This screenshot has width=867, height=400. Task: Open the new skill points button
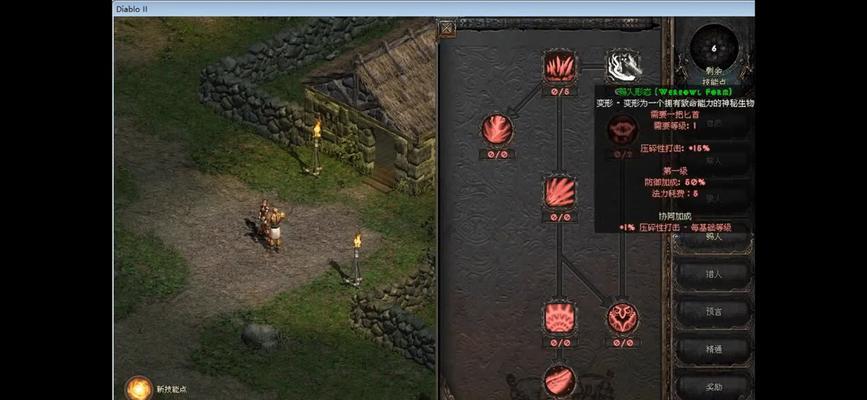click(137, 388)
